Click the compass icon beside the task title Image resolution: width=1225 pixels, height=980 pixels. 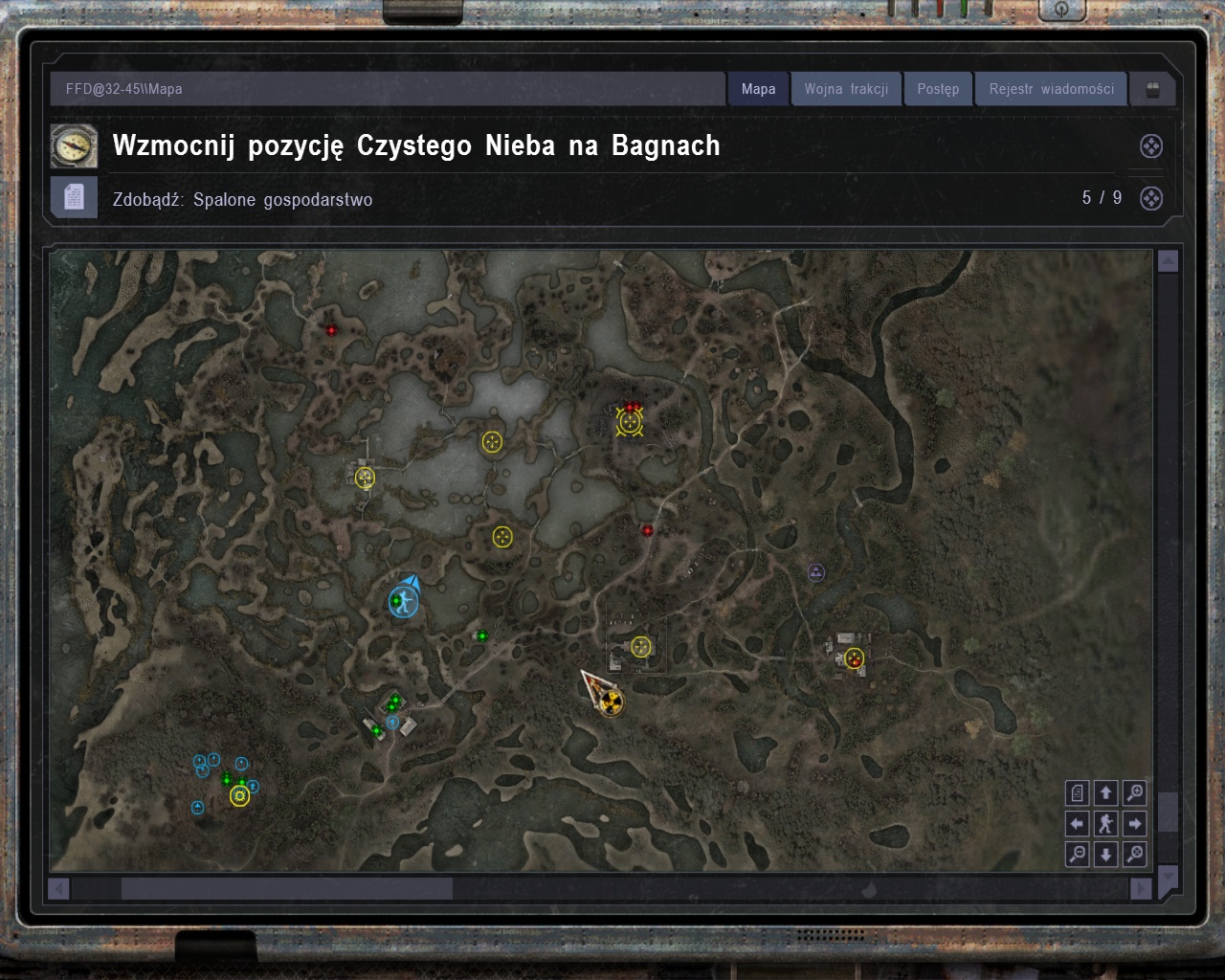point(74,146)
